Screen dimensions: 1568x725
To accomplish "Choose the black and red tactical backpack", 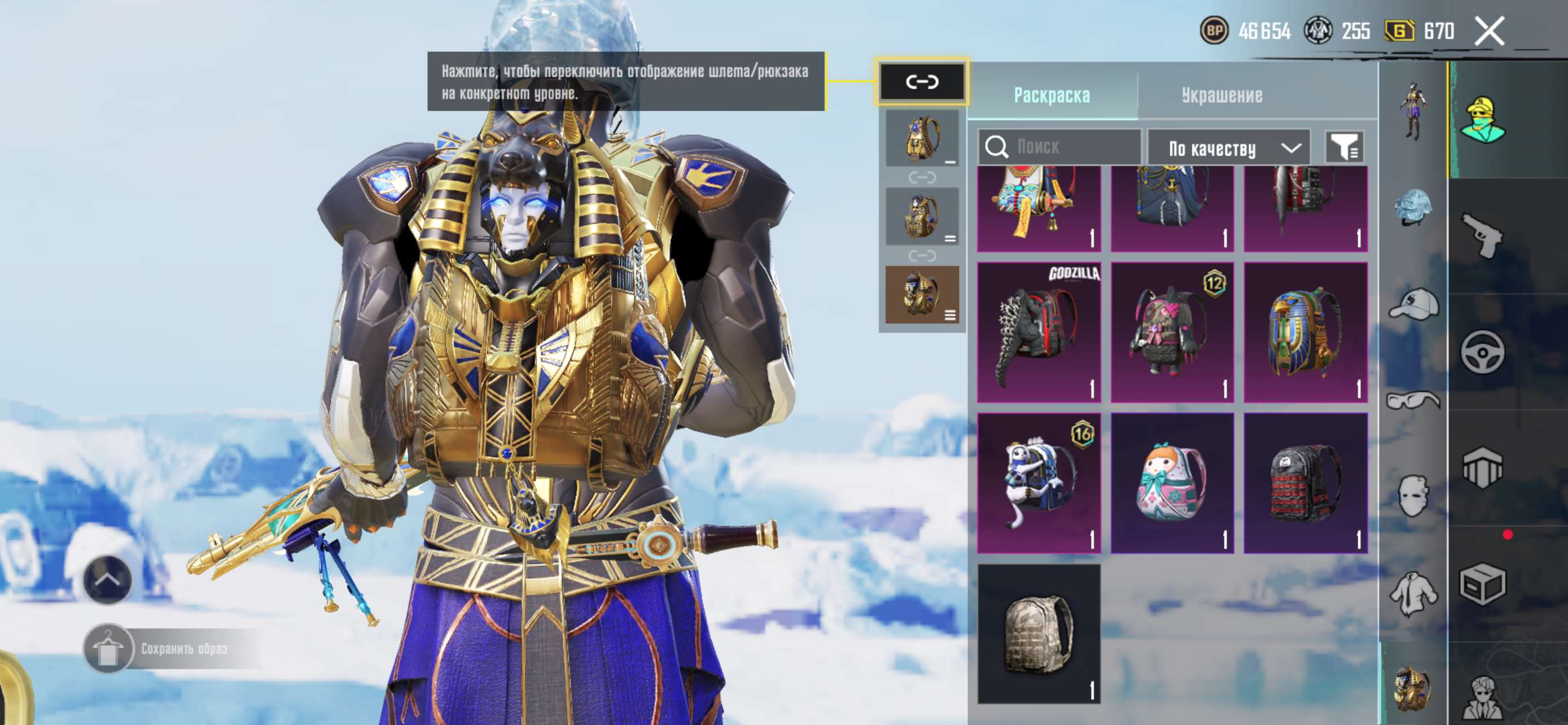I will coord(1305,483).
